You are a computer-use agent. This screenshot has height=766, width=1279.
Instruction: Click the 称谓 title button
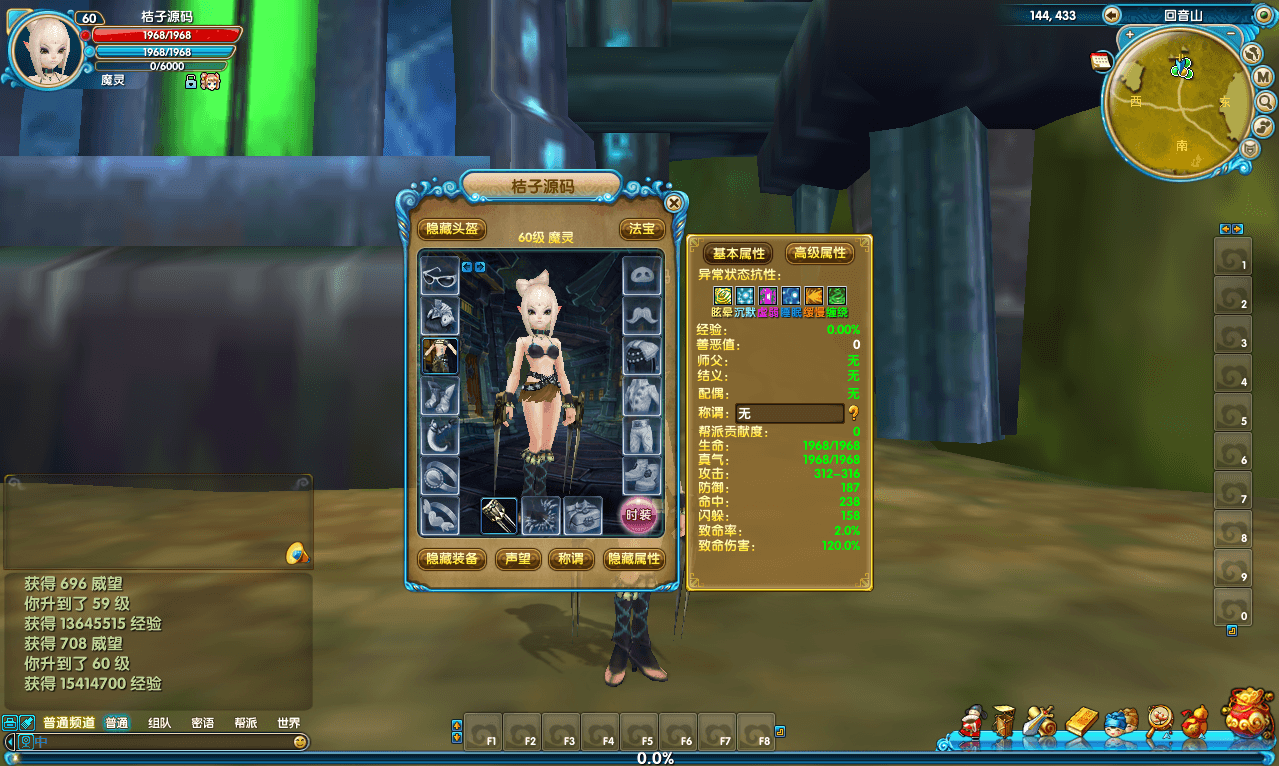click(x=572, y=559)
